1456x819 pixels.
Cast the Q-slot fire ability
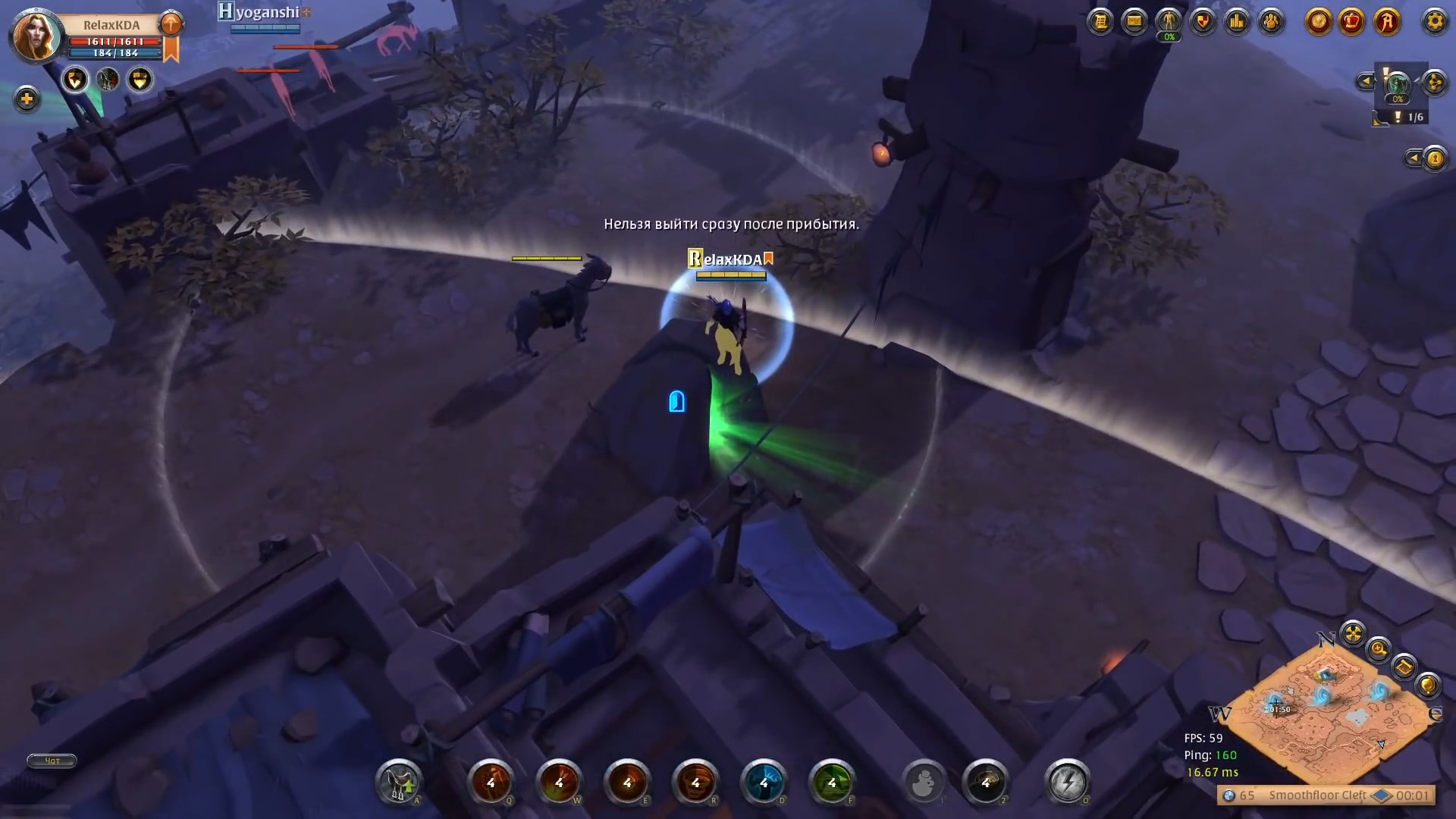point(491,785)
